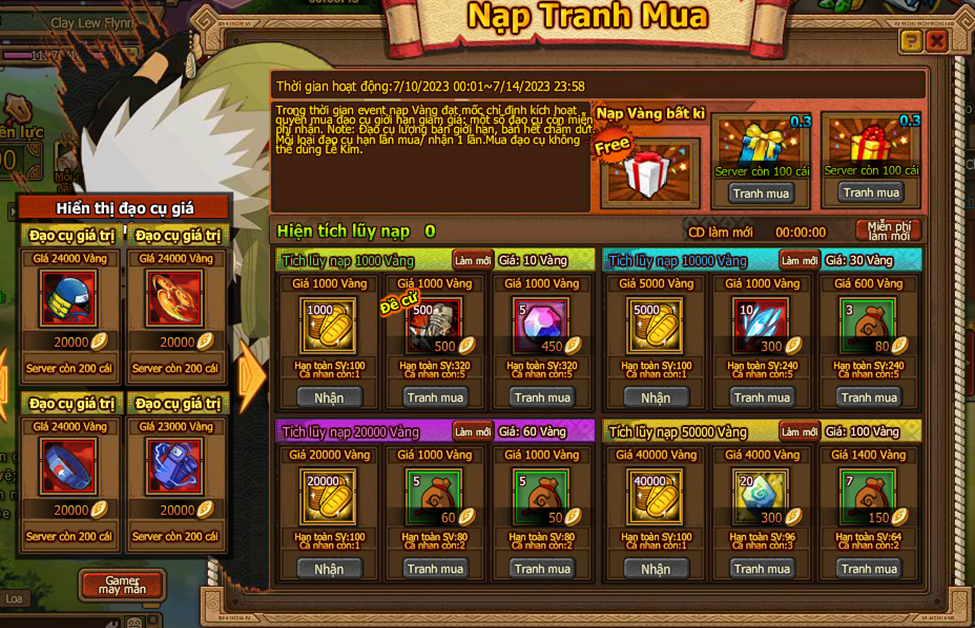Refresh the 20000 Vàng tier with Làm mới
Image resolution: width=975 pixels, height=628 pixels.
pyautogui.click(x=472, y=432)
